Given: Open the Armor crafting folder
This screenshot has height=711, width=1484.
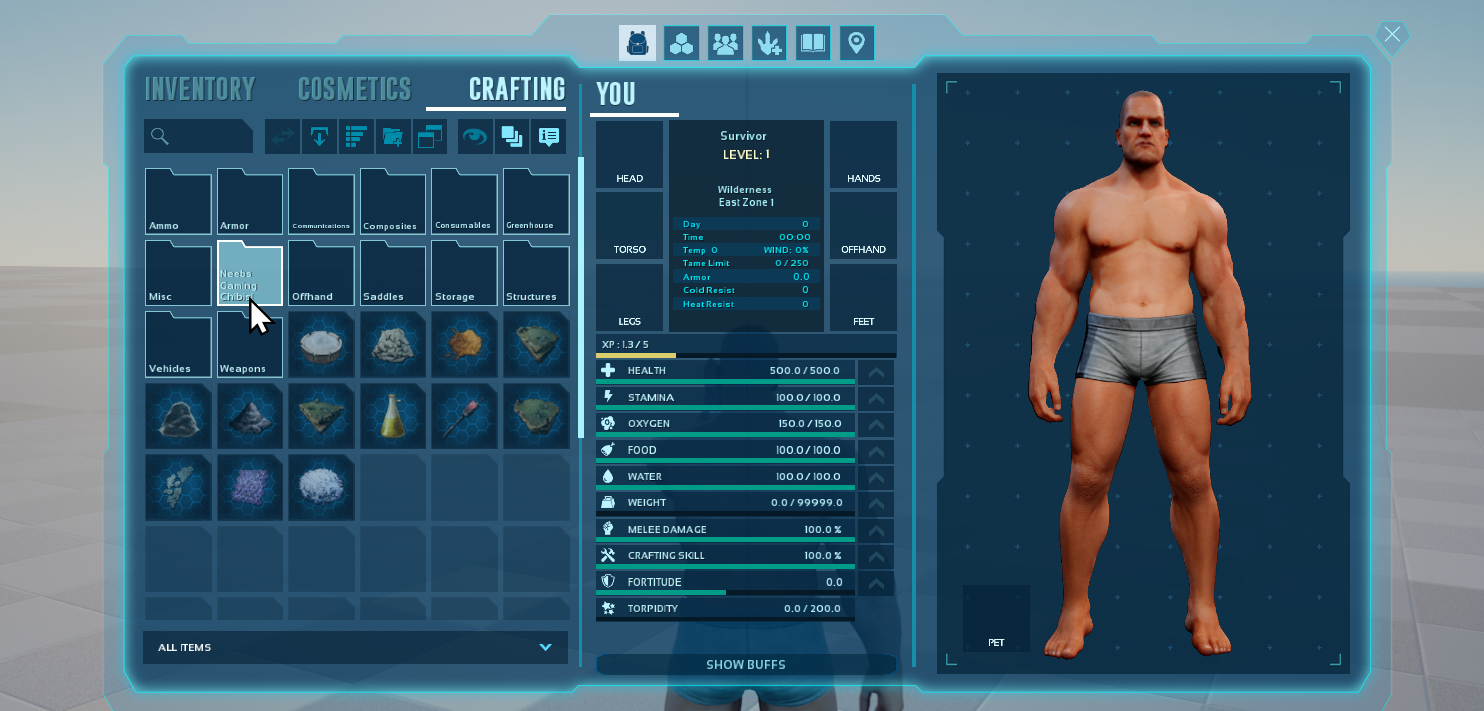Looking at the screenshot, I should [x=250, y=202].
